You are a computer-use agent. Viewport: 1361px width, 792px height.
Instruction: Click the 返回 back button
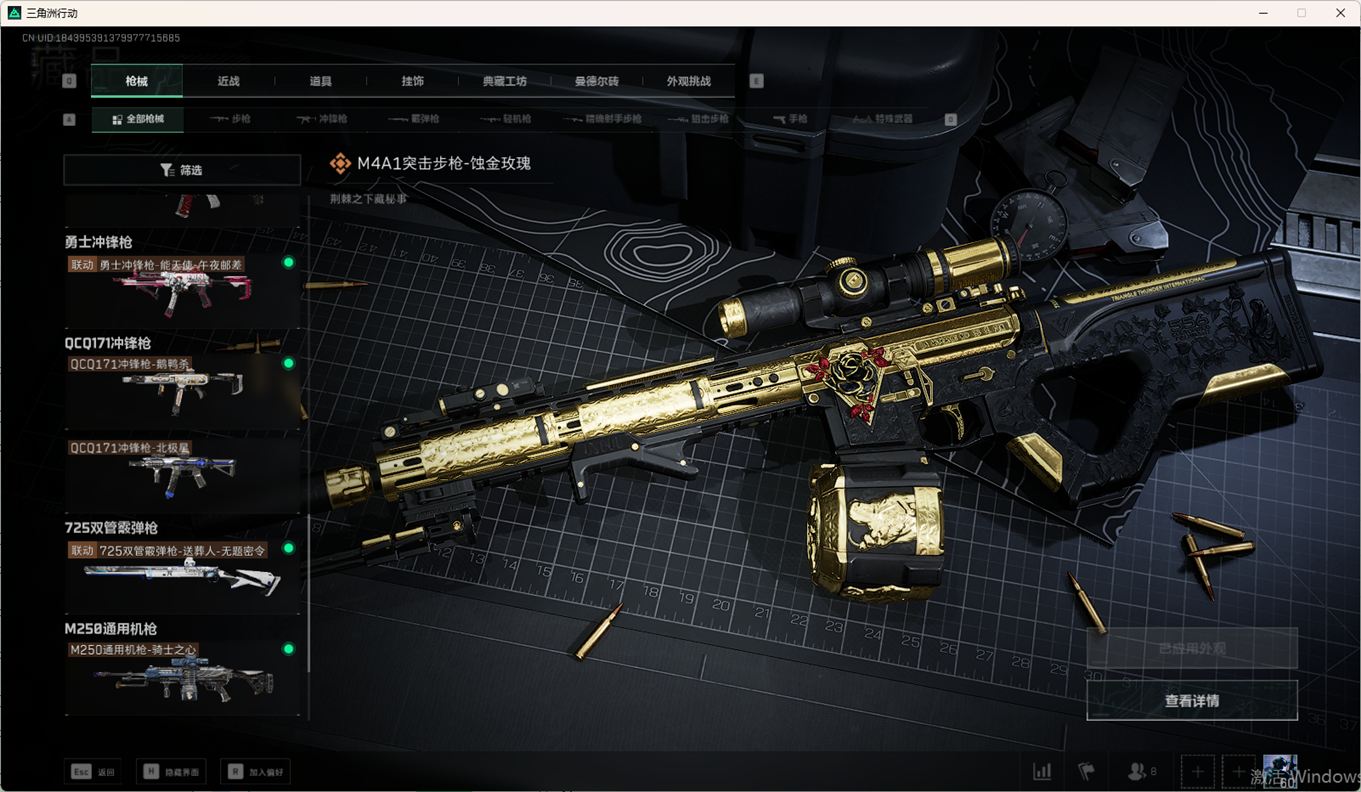click(x=94, y=772)
